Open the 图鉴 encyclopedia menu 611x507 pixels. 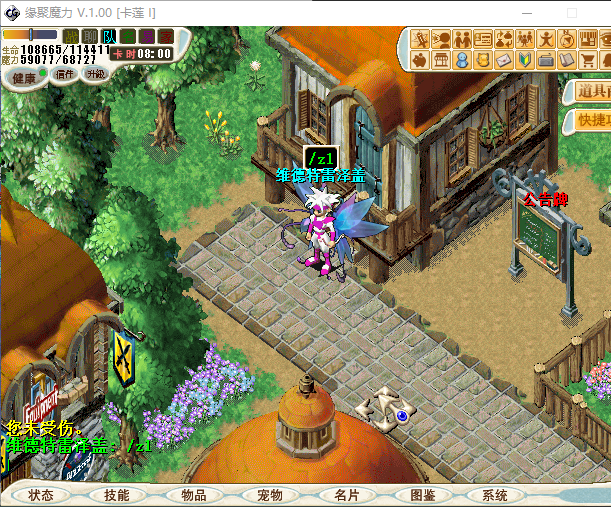pos(422,495)
